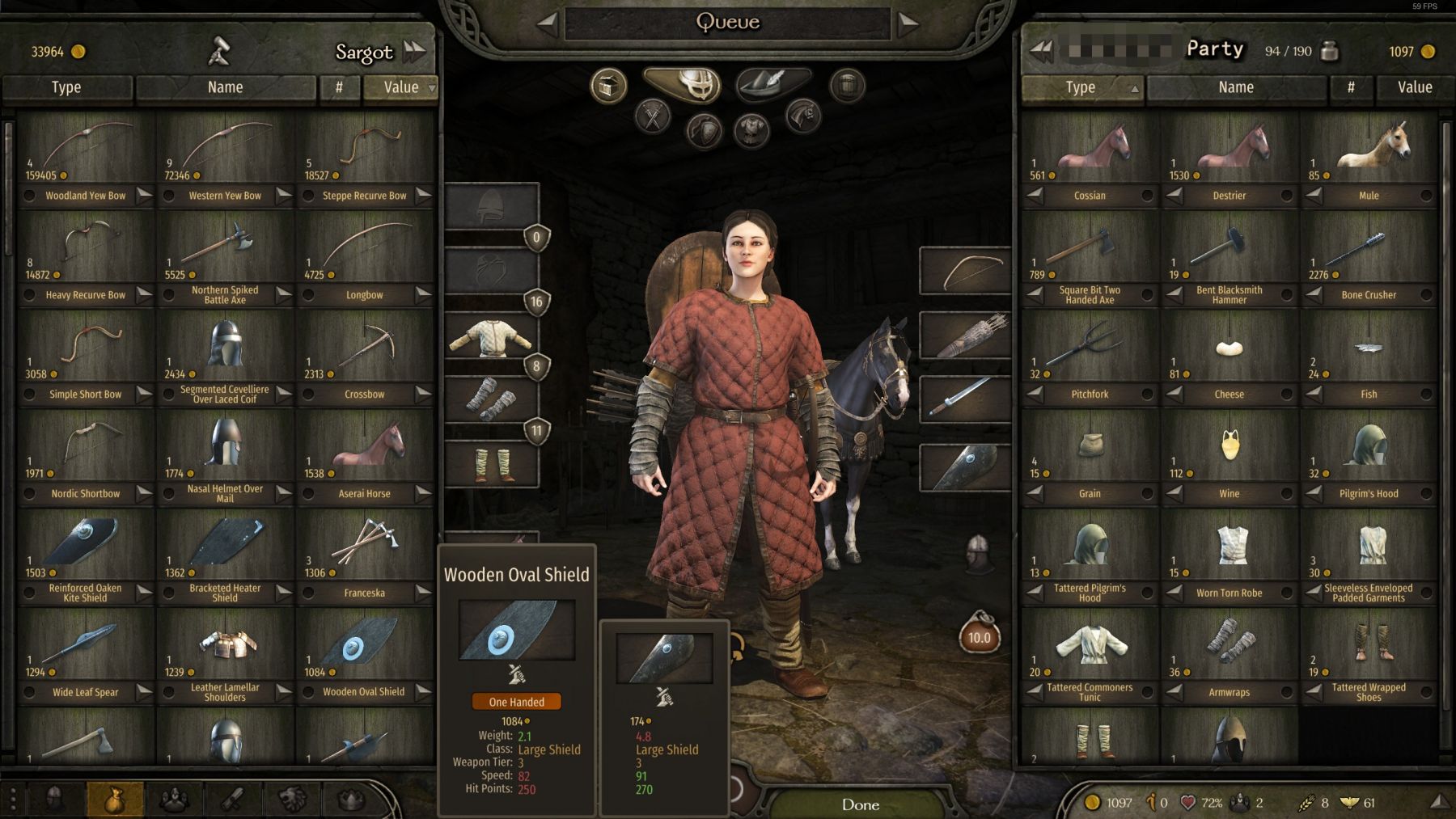Confirm the trade with Done
This screenshot has height=819, width=1456.
[x=860, y=804]
